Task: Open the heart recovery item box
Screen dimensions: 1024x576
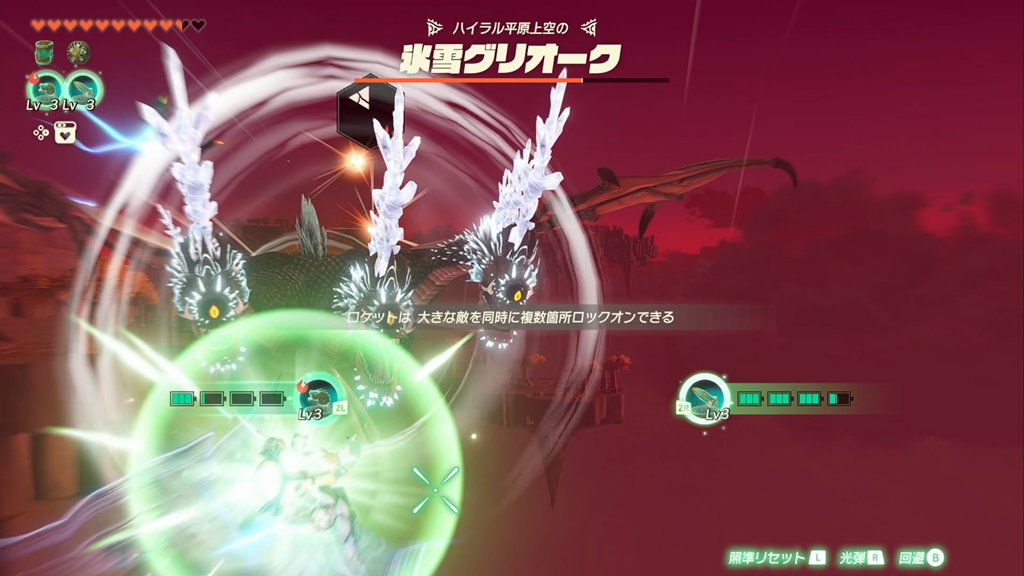Action: 65,132
